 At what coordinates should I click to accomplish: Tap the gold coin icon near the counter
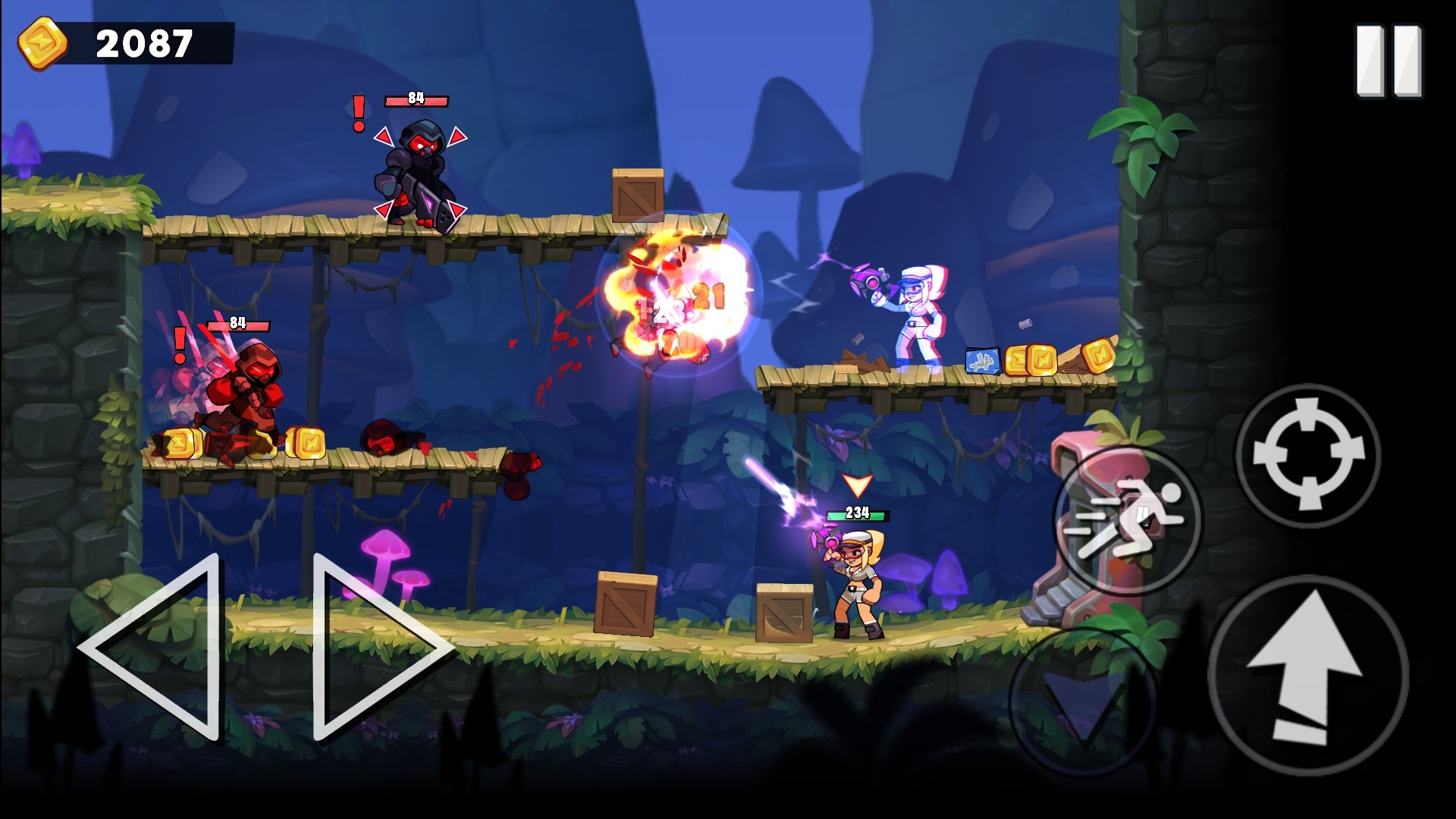tap(42, 42)
